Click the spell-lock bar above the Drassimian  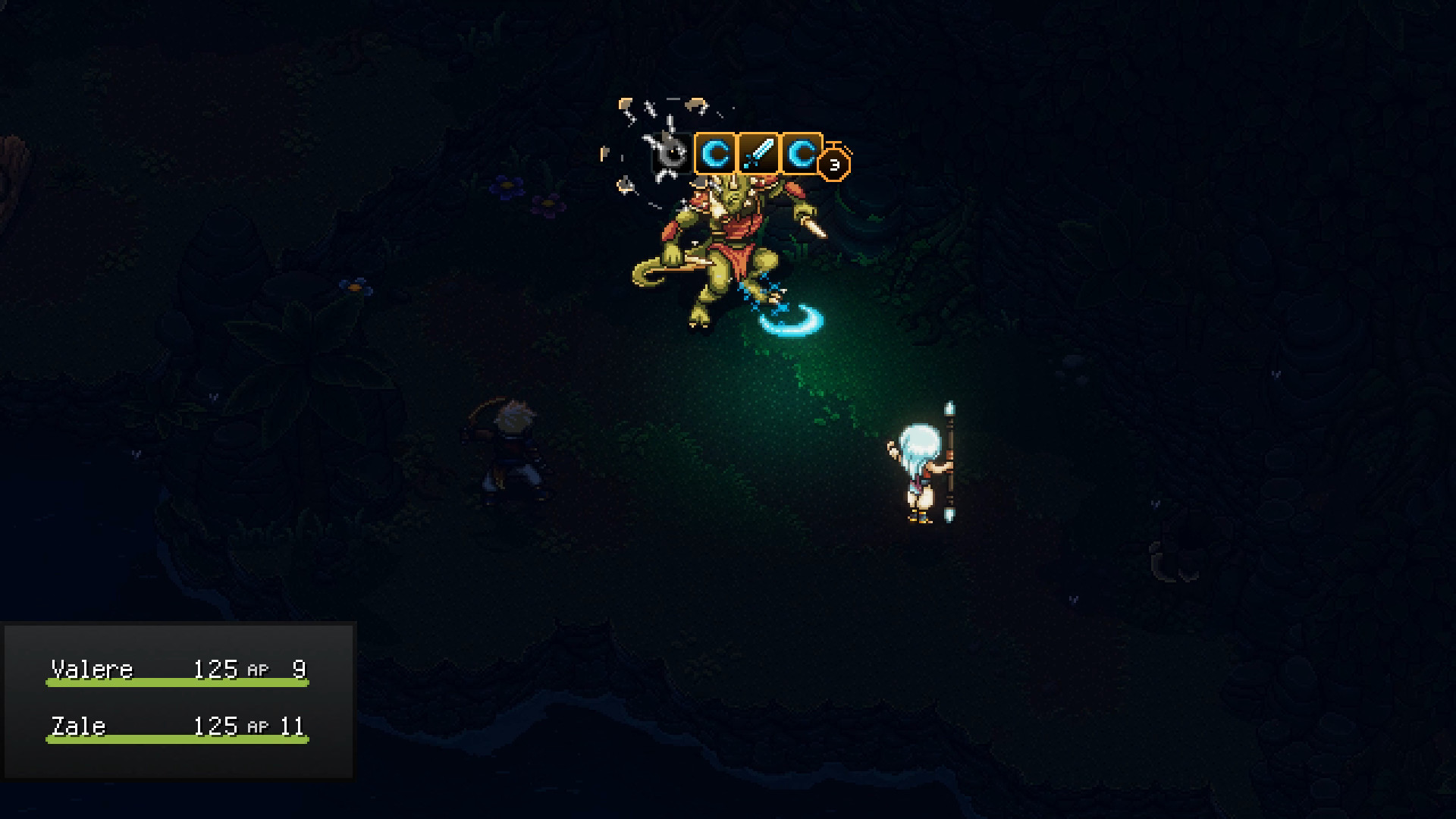(x=758, y=155)
